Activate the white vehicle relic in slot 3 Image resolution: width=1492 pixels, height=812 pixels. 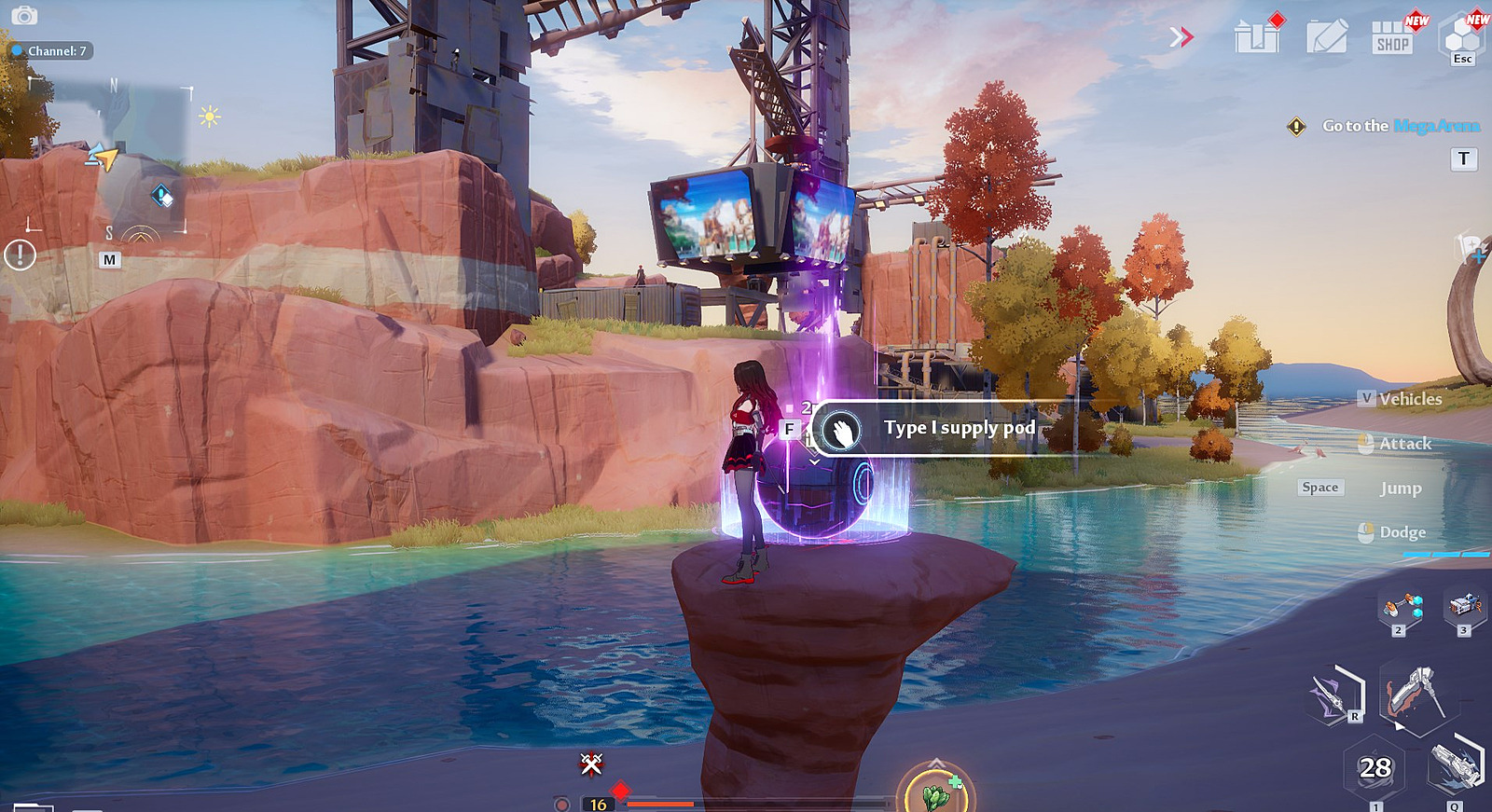[x=1464, y=606]
